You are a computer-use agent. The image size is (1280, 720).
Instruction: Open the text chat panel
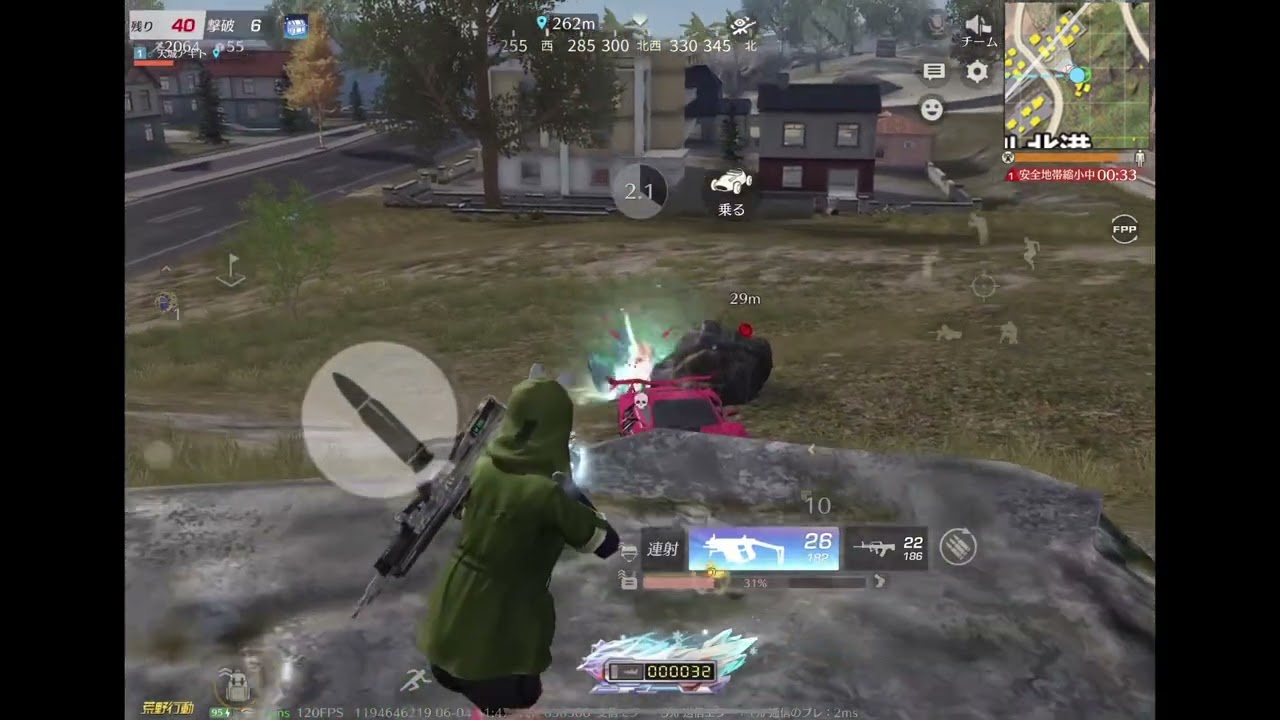(934, 71)
